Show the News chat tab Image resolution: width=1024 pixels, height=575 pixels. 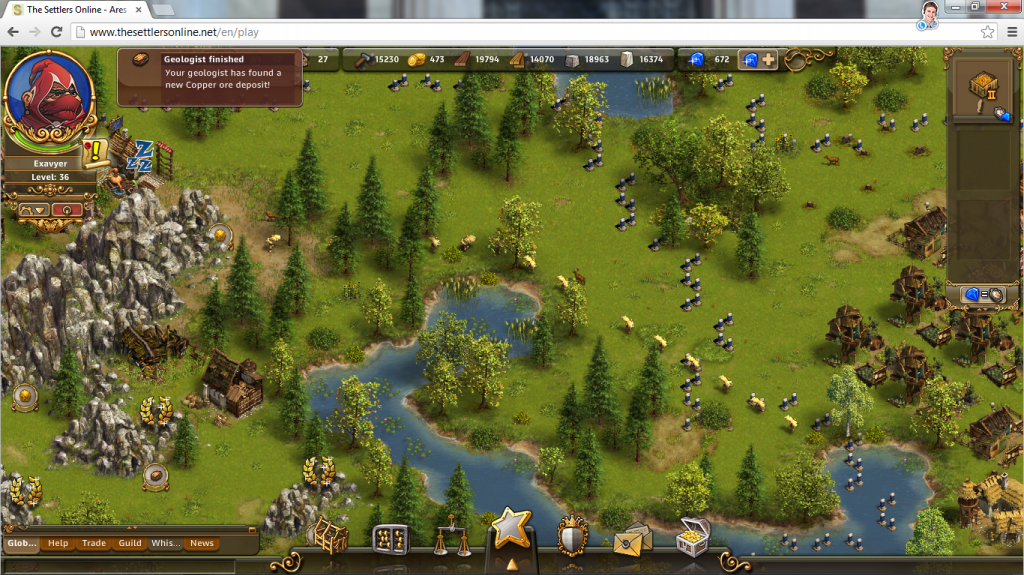tap(202, 543)
